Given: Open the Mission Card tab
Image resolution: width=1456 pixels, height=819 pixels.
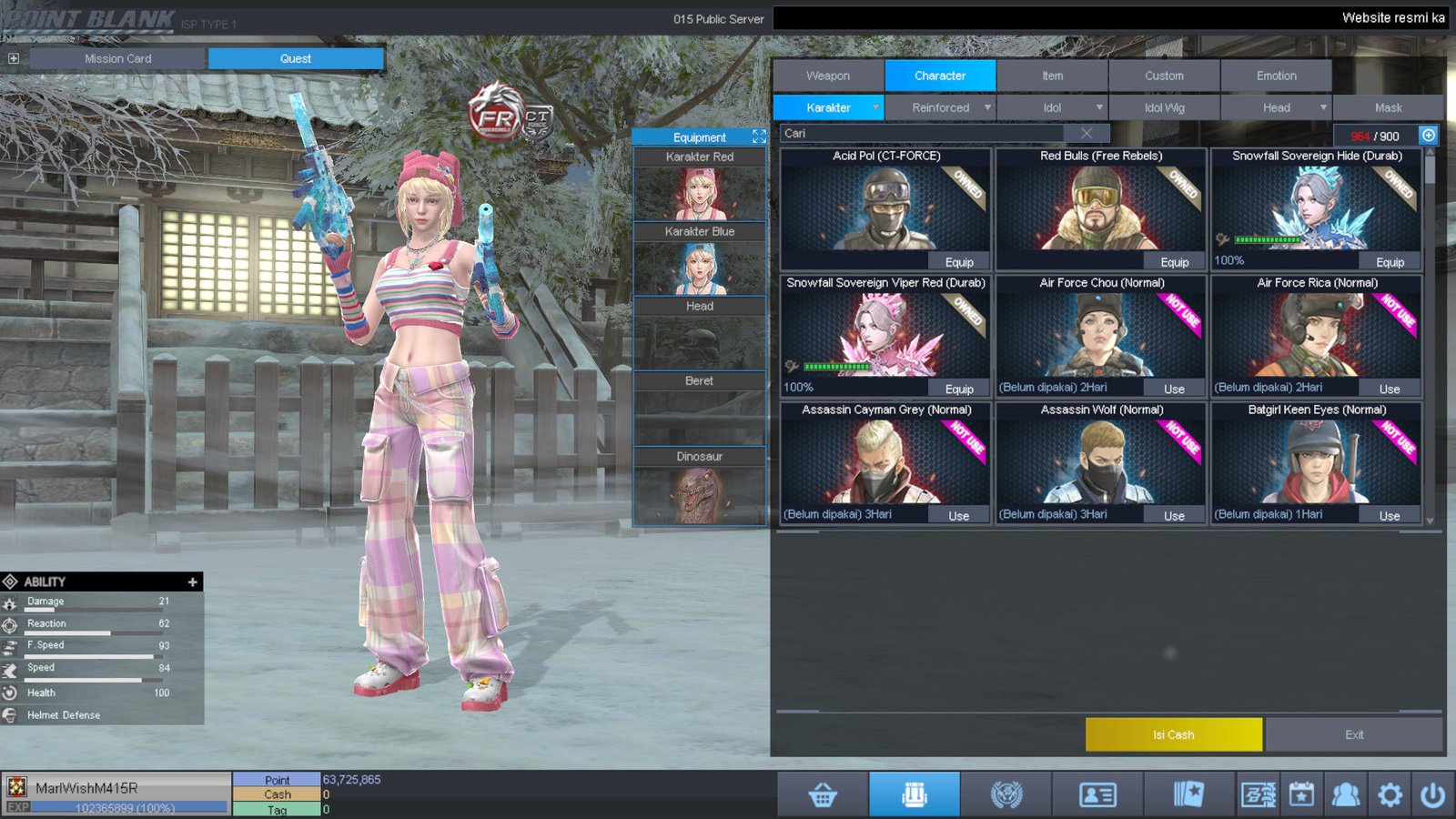Looking at the screenshot, I should coord(118,58).
